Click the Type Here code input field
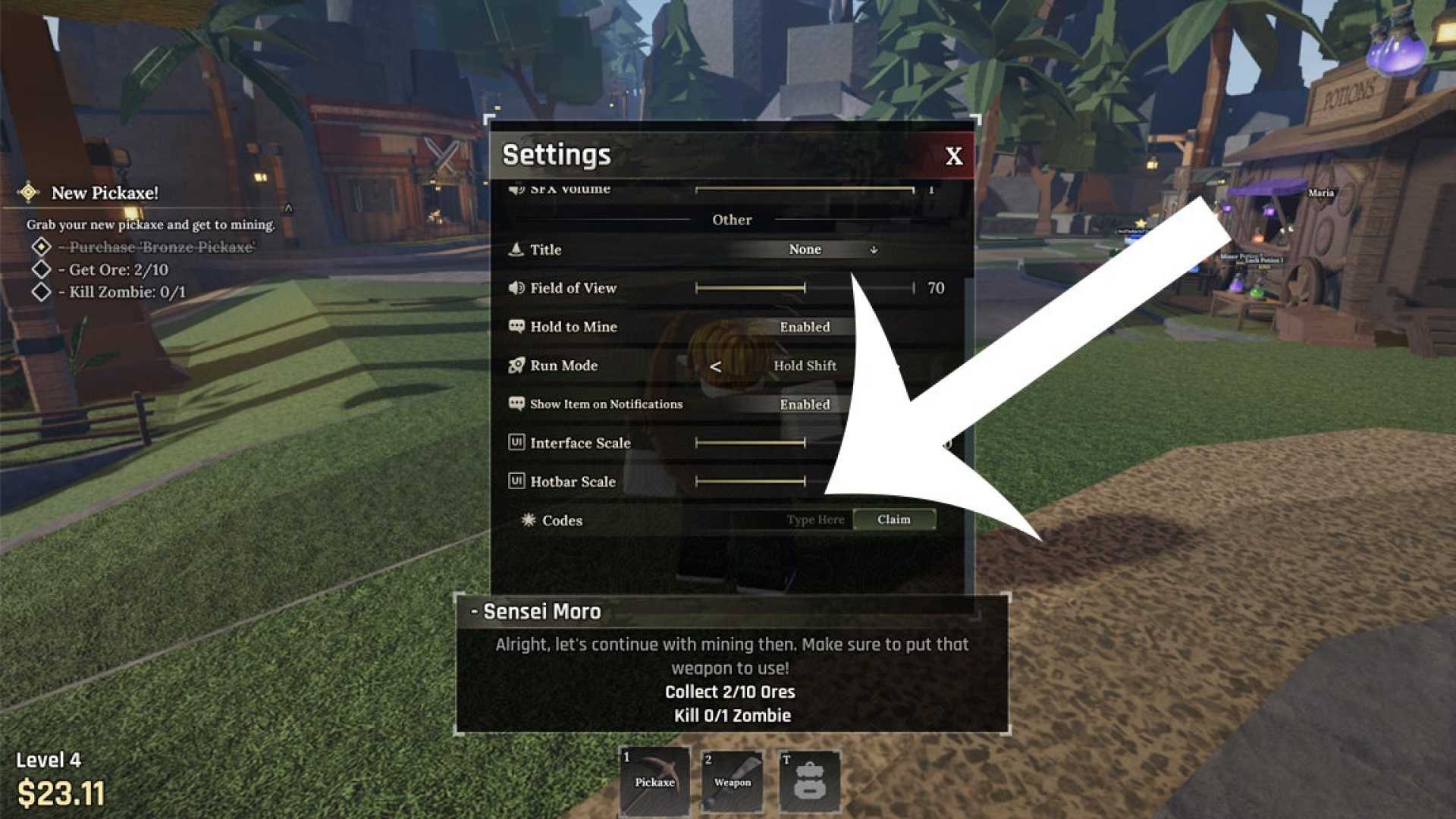This screenshot has height=819, width=1456. [813, 519]
